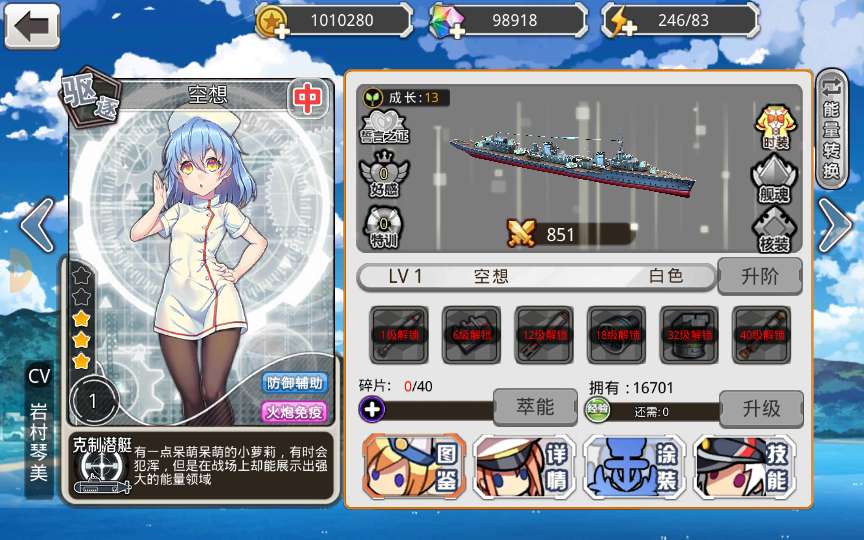
Task: Open the 详情 details tab
Action: 523,467
